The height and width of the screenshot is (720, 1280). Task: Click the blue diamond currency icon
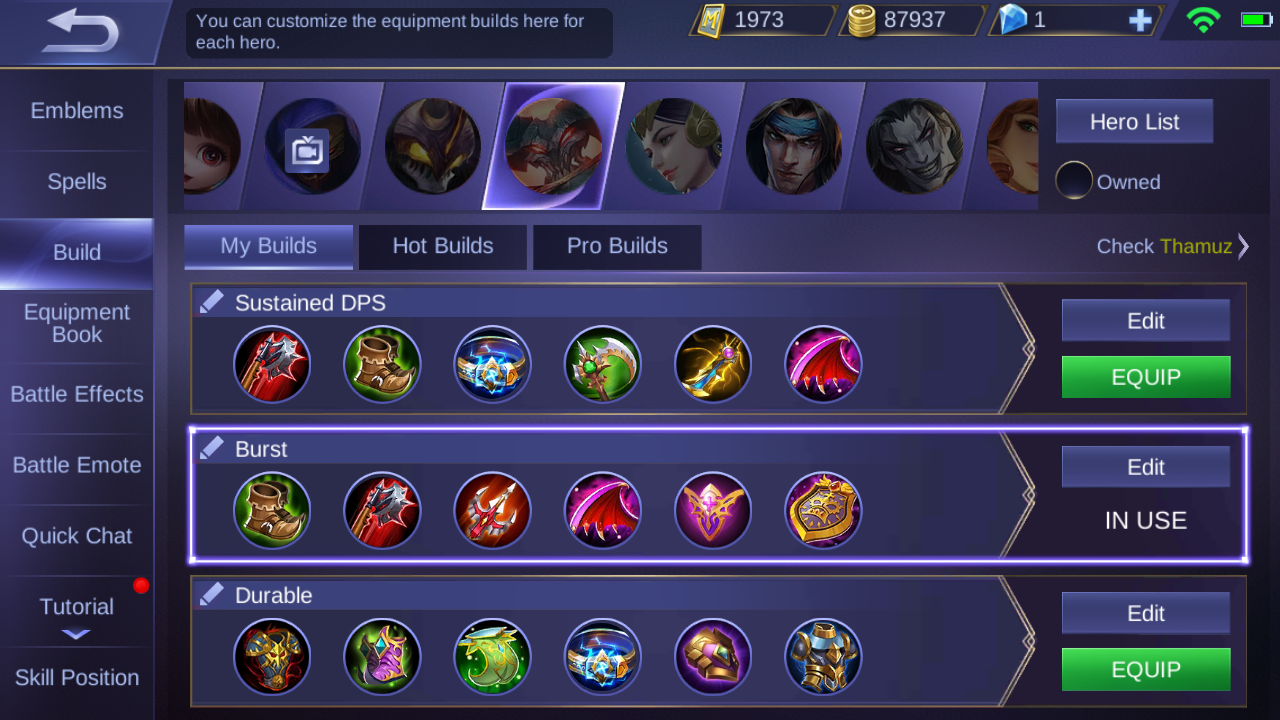[x=1012, y=19]
